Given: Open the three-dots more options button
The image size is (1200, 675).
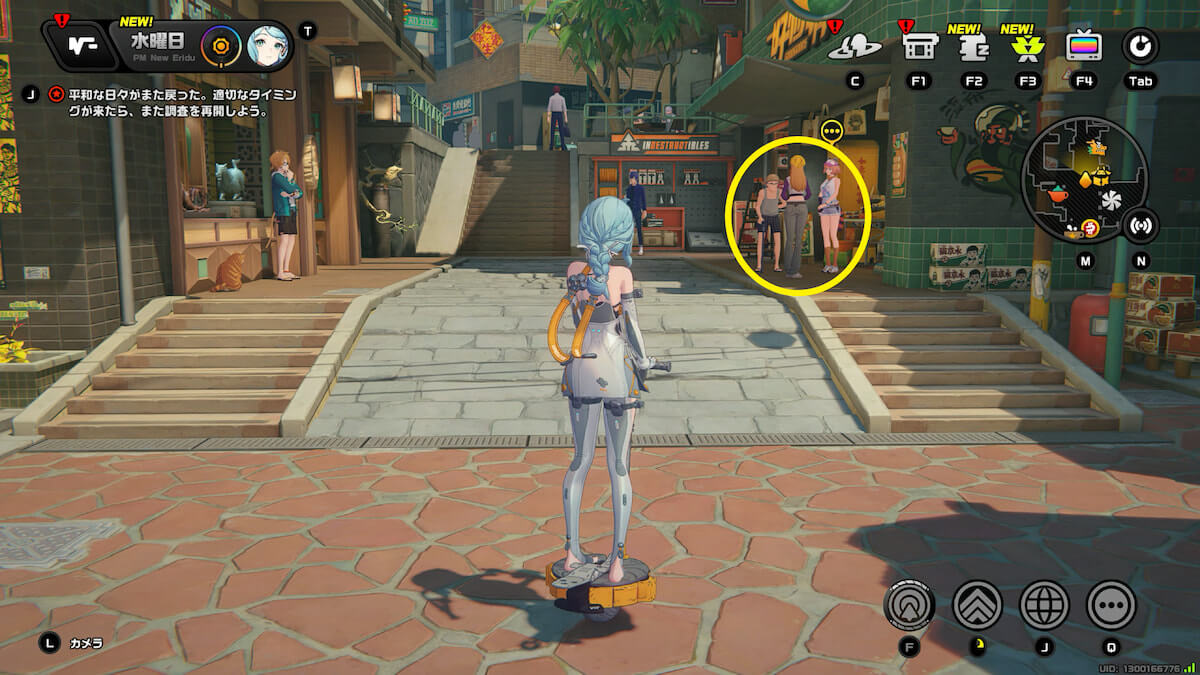Looking at the screenshot, I should 1111,604.
